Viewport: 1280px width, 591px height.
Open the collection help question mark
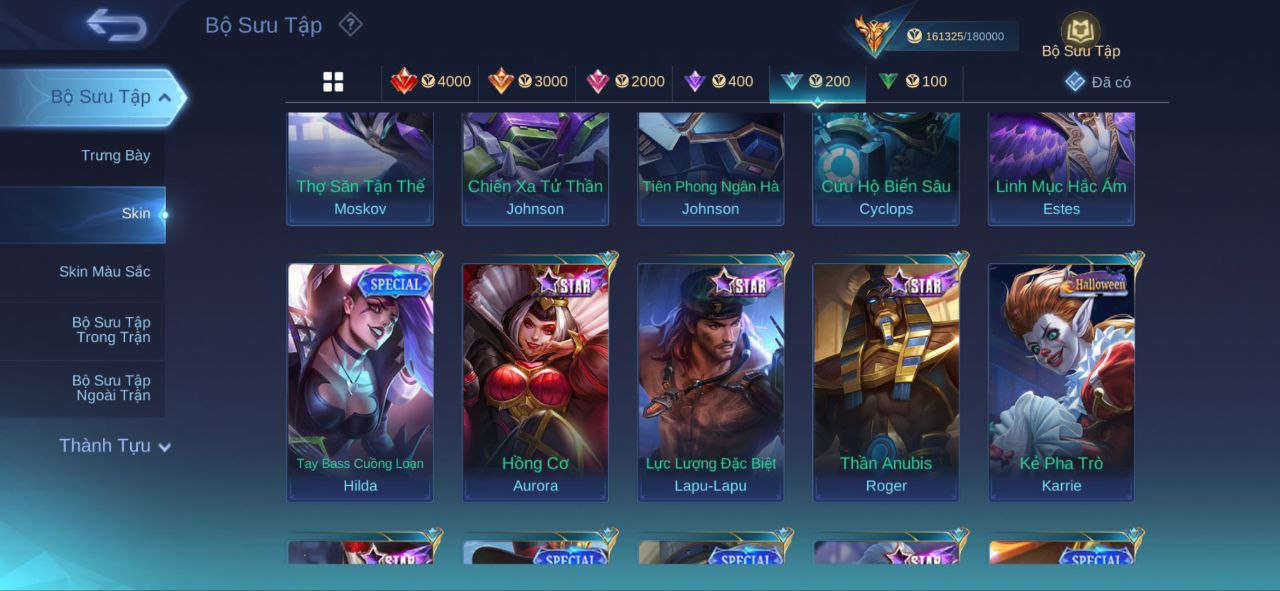350,24
